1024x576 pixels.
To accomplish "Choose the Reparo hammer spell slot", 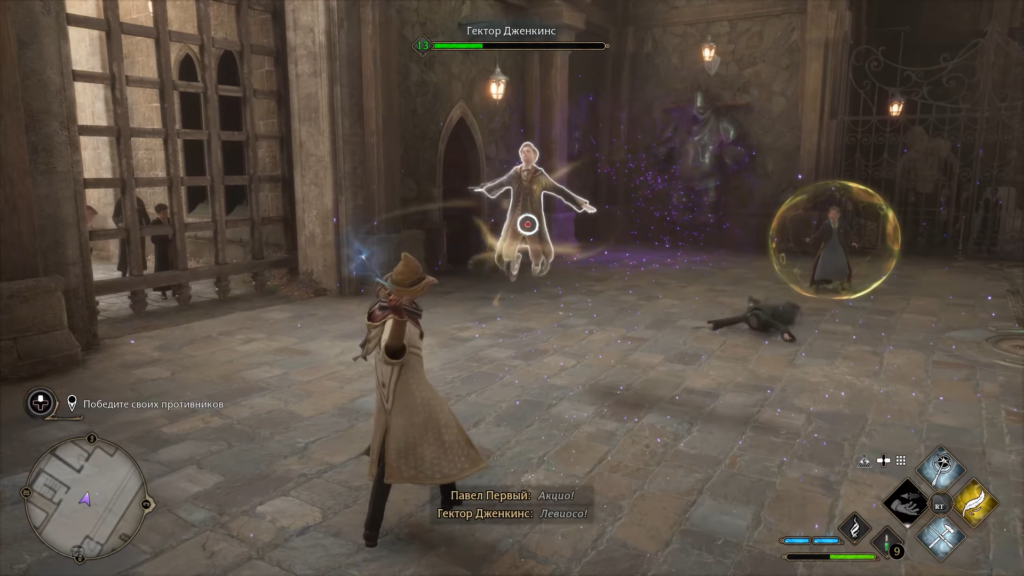I will coord(940,536).
